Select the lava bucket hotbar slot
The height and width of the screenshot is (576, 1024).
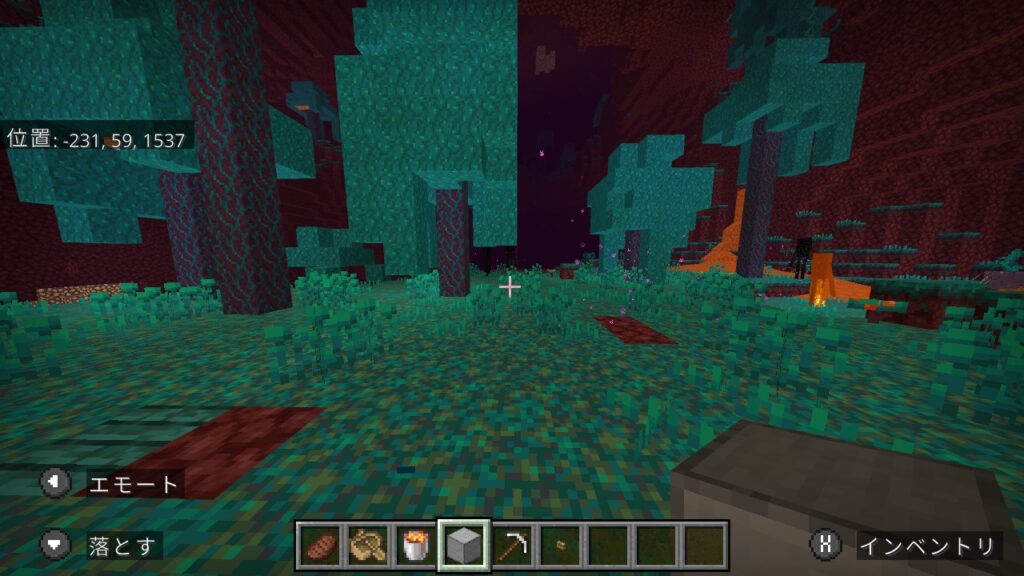click(416, 546)
